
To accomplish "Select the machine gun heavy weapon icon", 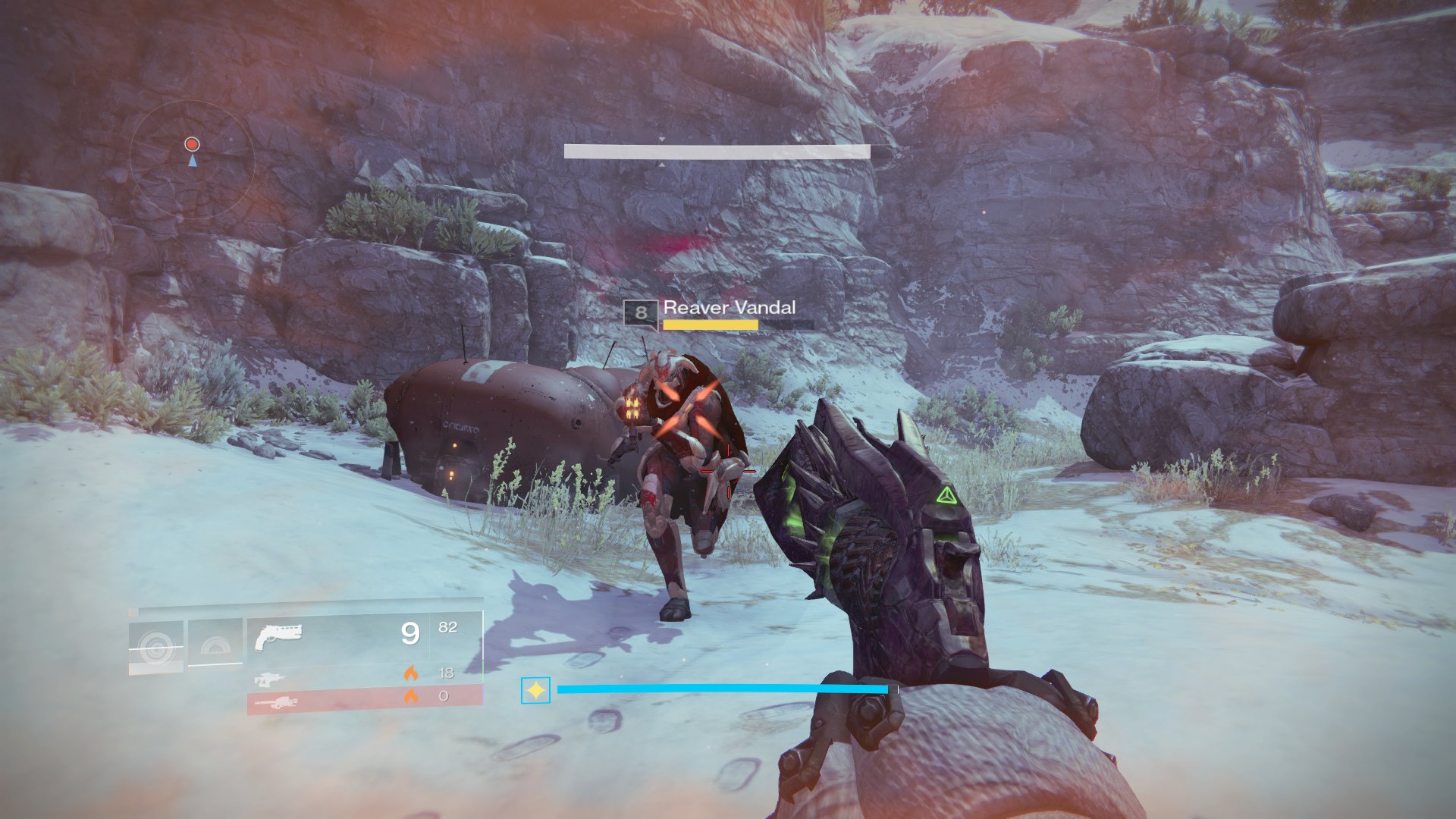I will [278, 704].
